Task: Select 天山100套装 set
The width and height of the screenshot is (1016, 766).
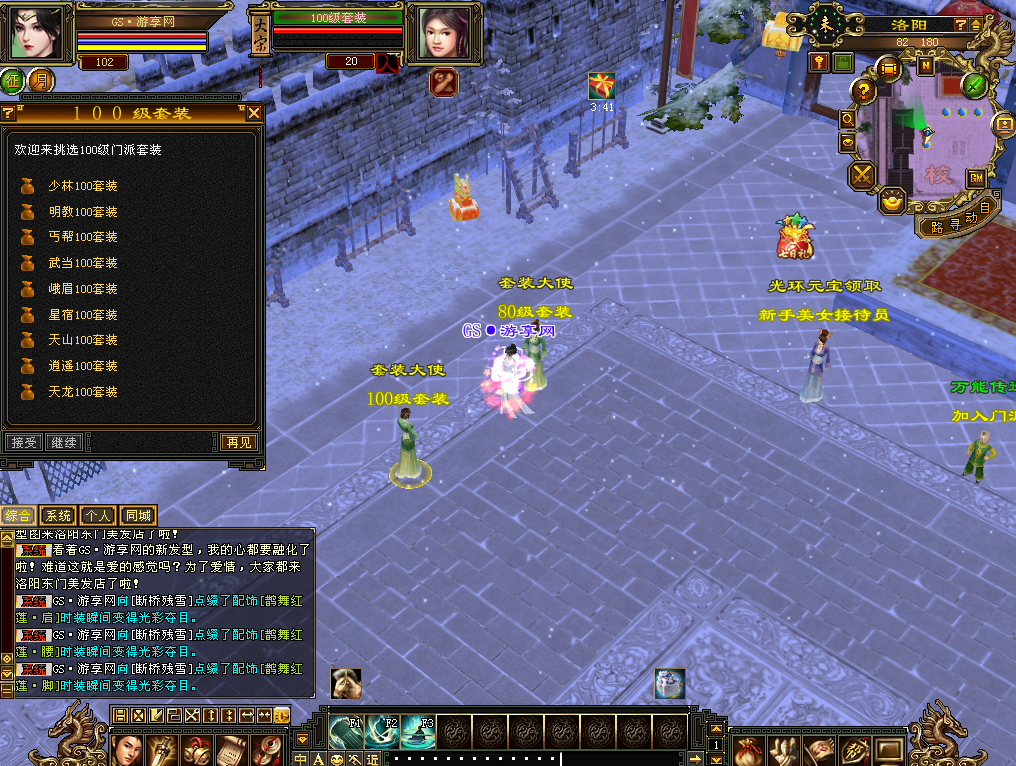Action: point(83,340)
